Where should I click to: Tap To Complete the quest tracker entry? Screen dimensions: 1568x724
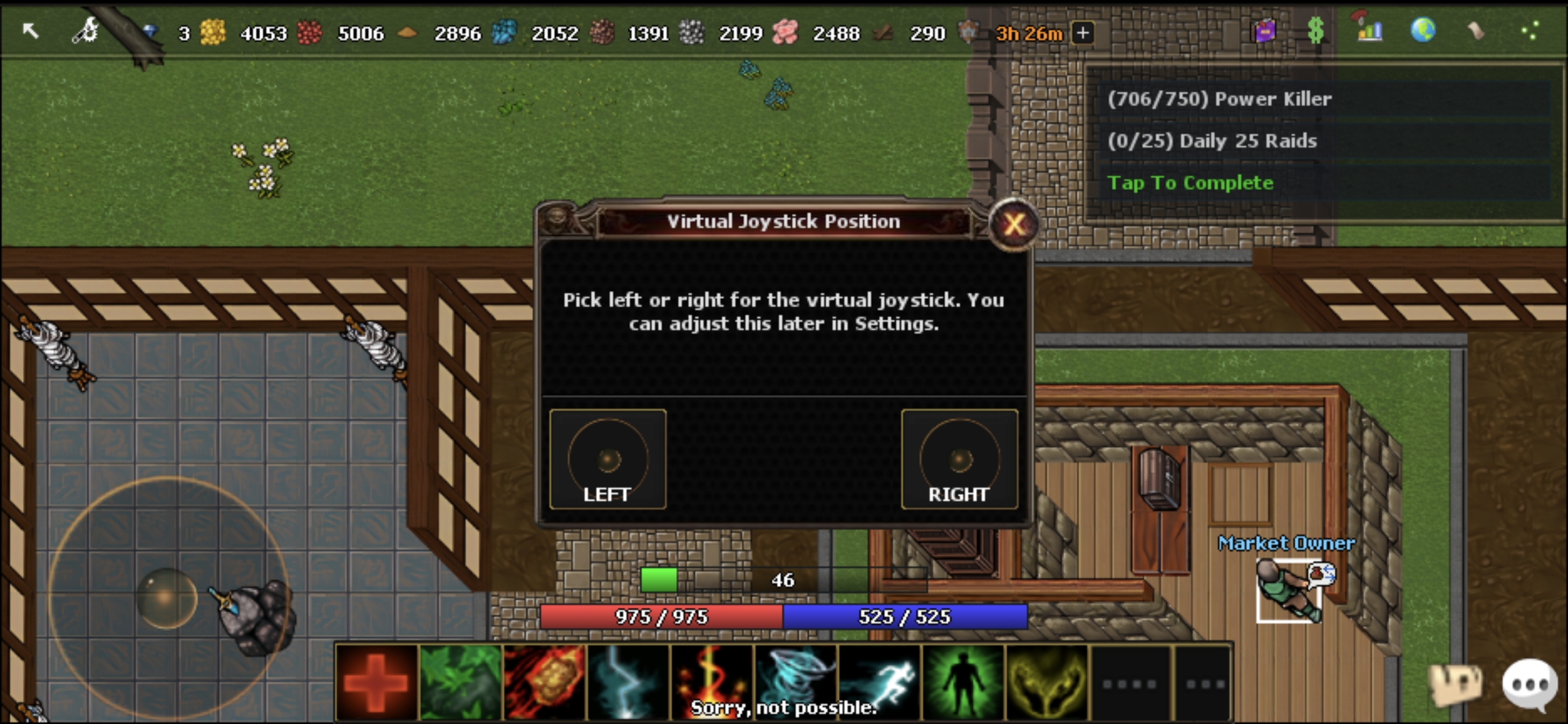[1190, 183]
